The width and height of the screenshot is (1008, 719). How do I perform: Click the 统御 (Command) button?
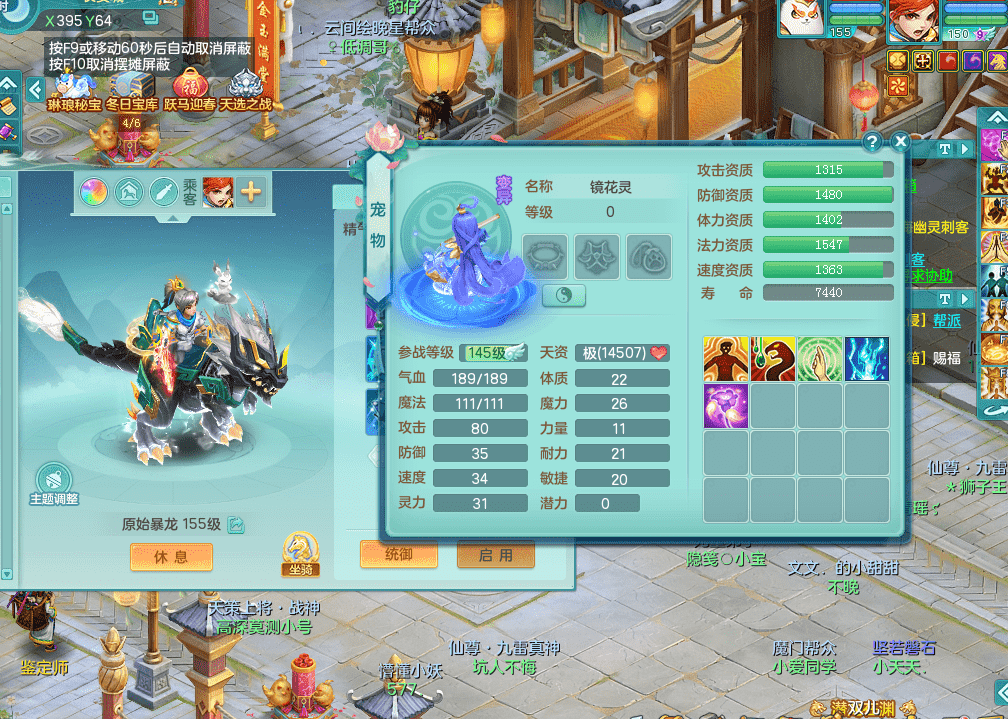(397, 554)
